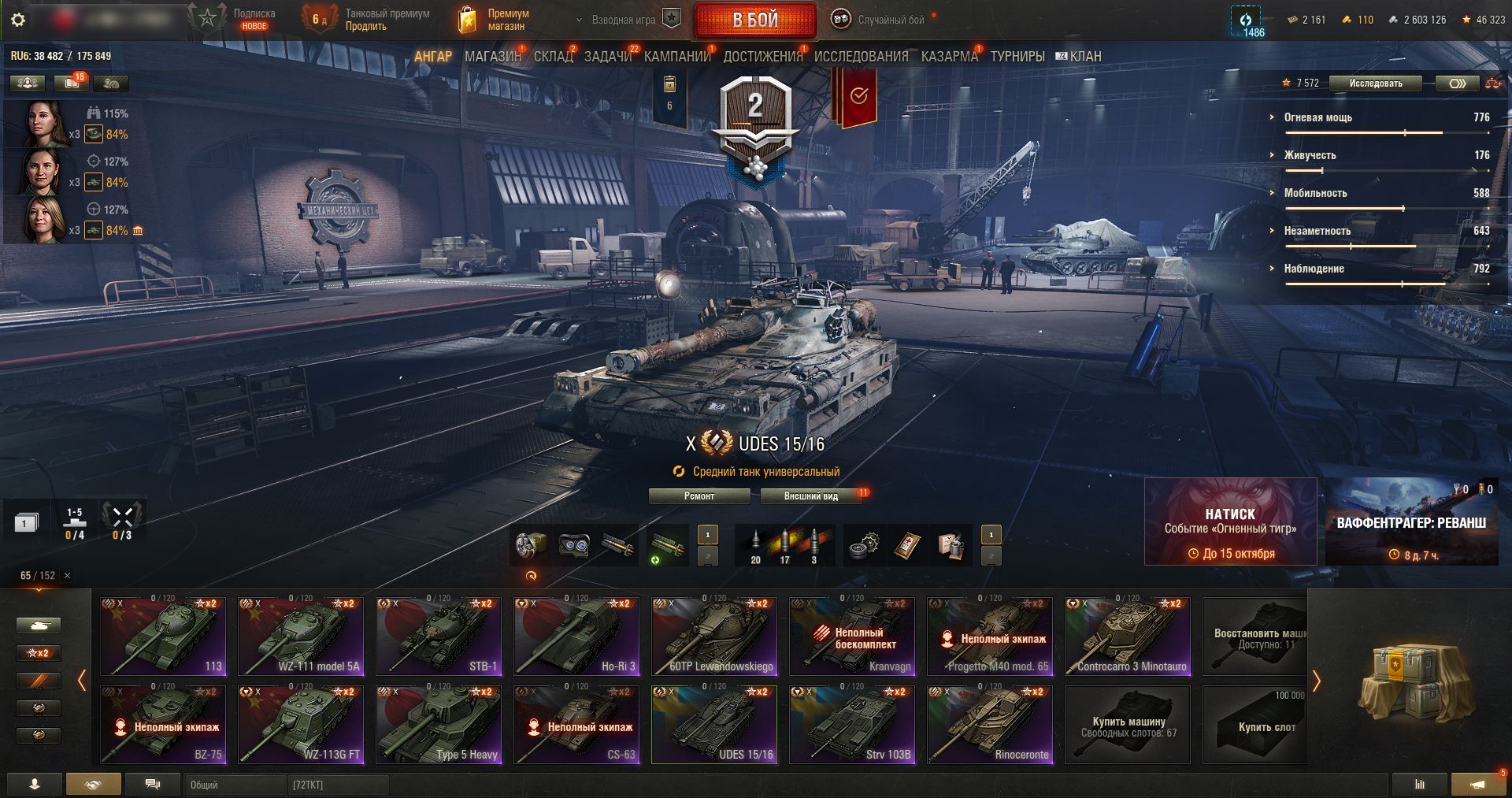Open the Внешний вид customization
Screen dimensions: 1512x798
click(810, 496)
